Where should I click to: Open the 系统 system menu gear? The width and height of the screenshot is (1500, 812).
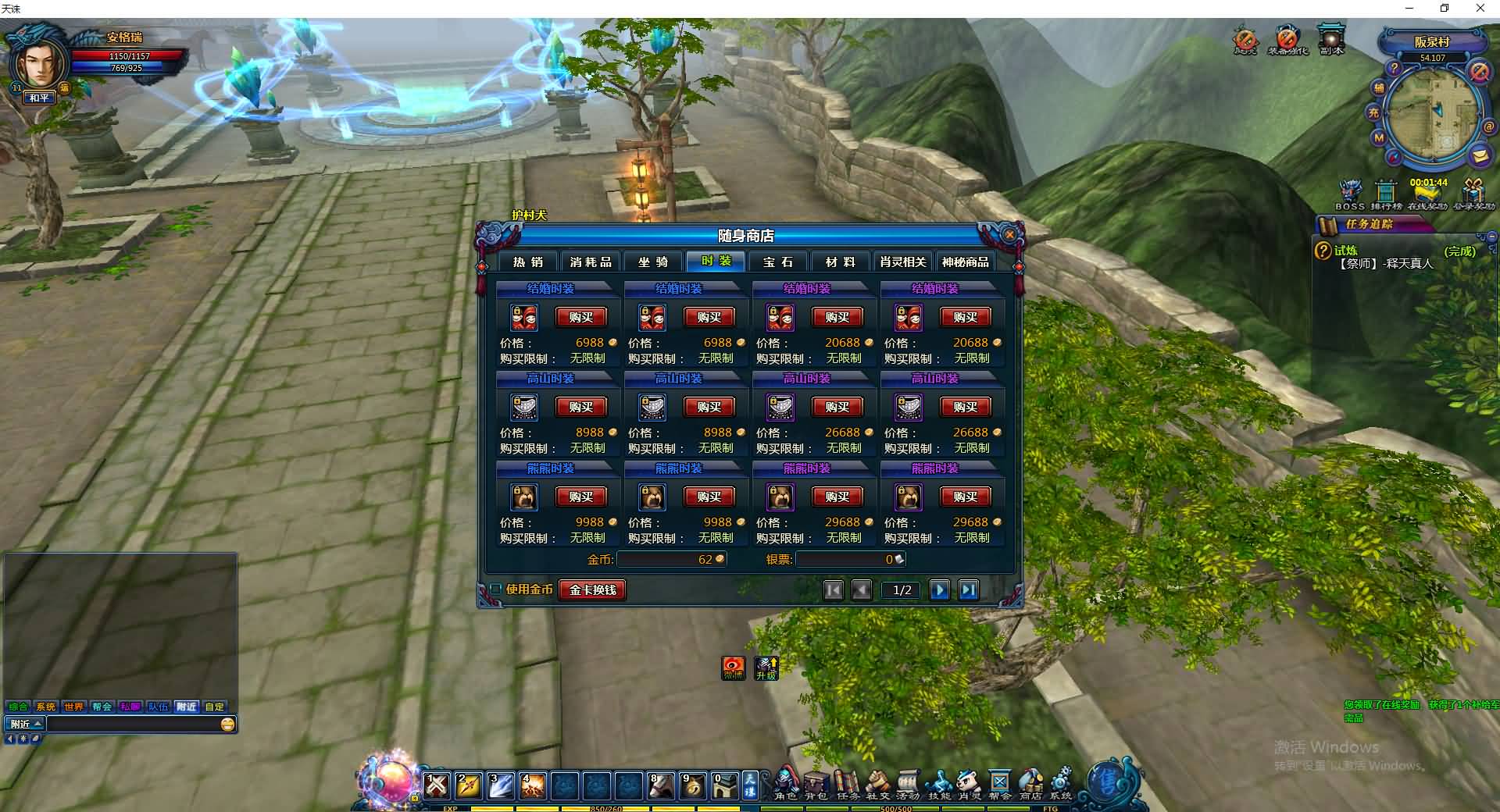click(x=1061, y=783)
